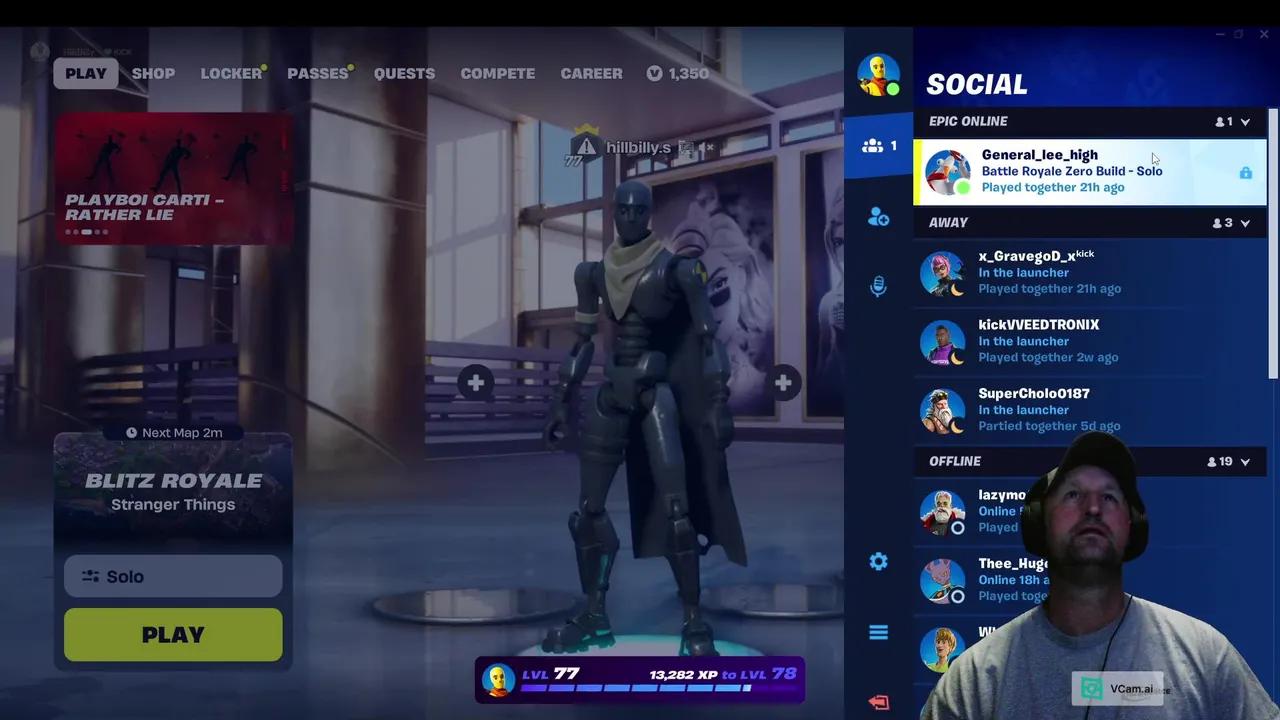Image resolution: width=1280 pixels, height=720 pixels.
Task: Collapse the EPIC ONLINE friends section
Action: (x=1246, y=121)
